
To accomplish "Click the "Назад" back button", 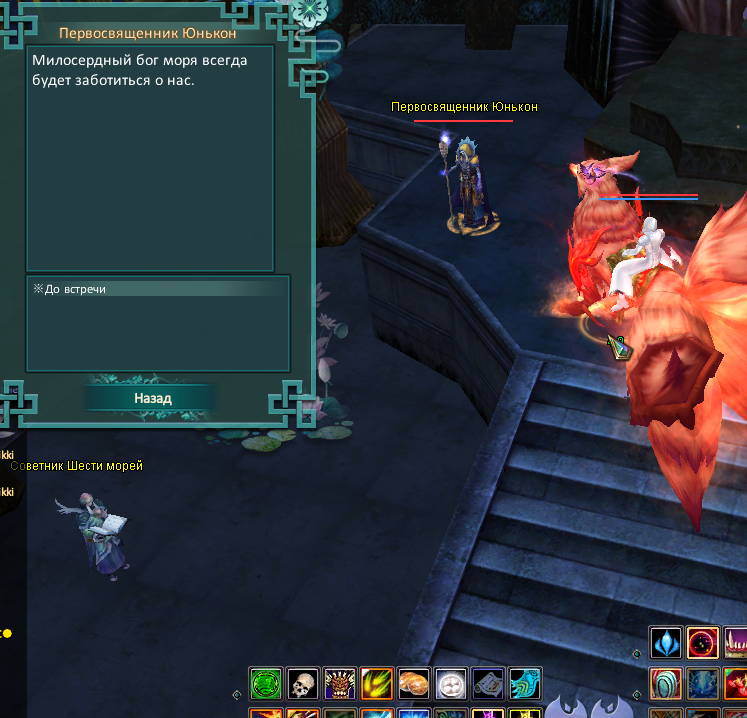I will [x=153, y=398].
